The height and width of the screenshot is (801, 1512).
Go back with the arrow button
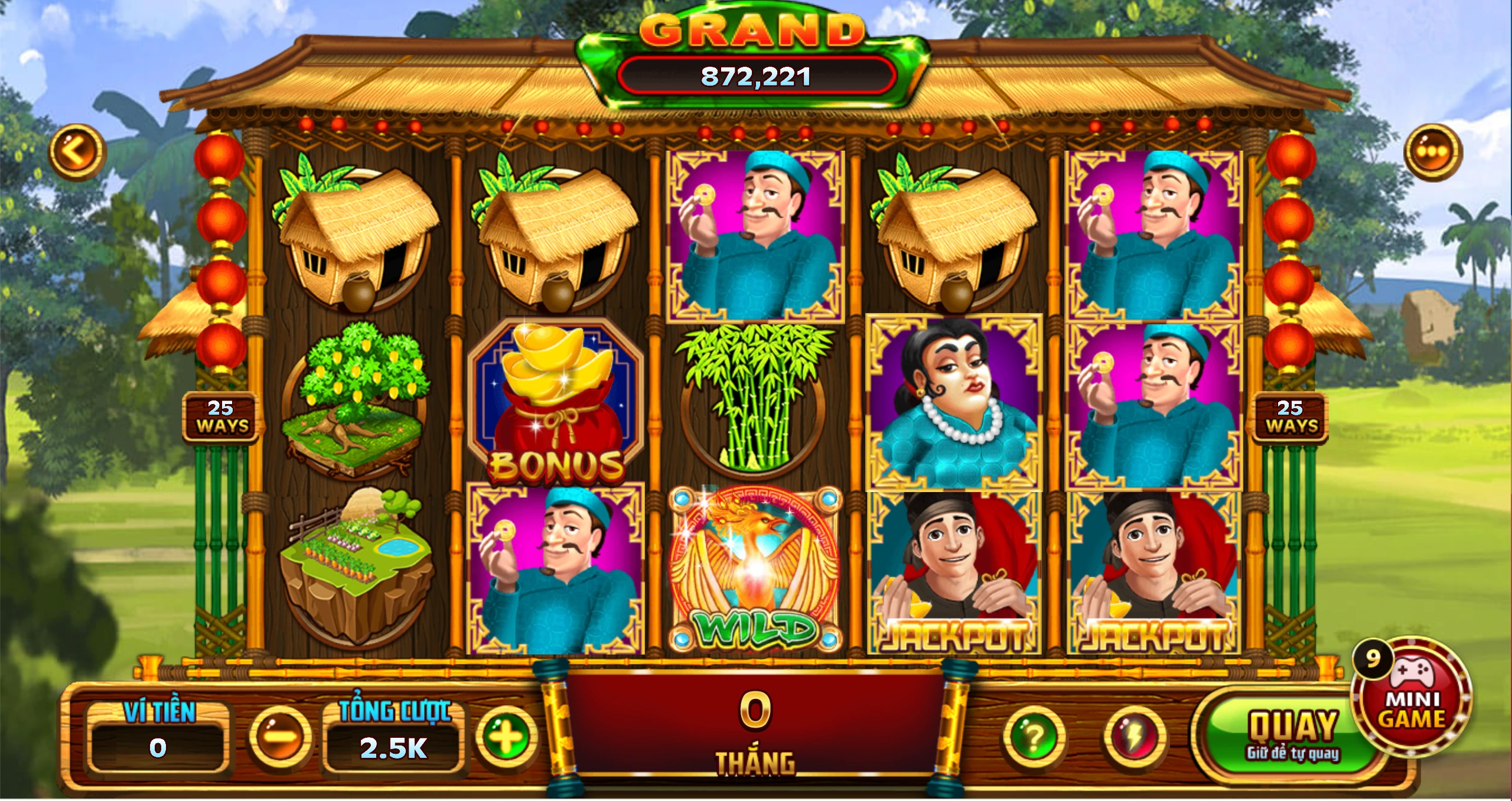77,152
